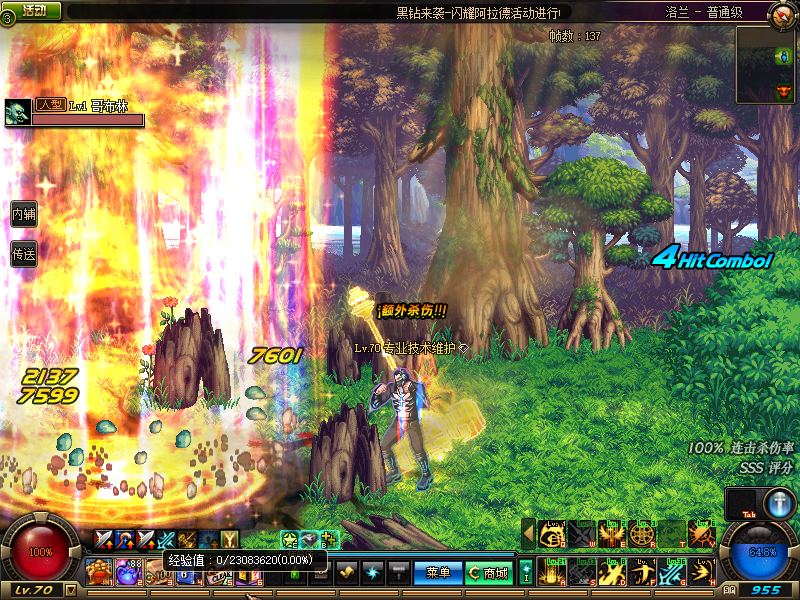Select the 哥布林 enemy target portrait
The width and height of the screenshot is (800, 600).
tap(16, 113)
